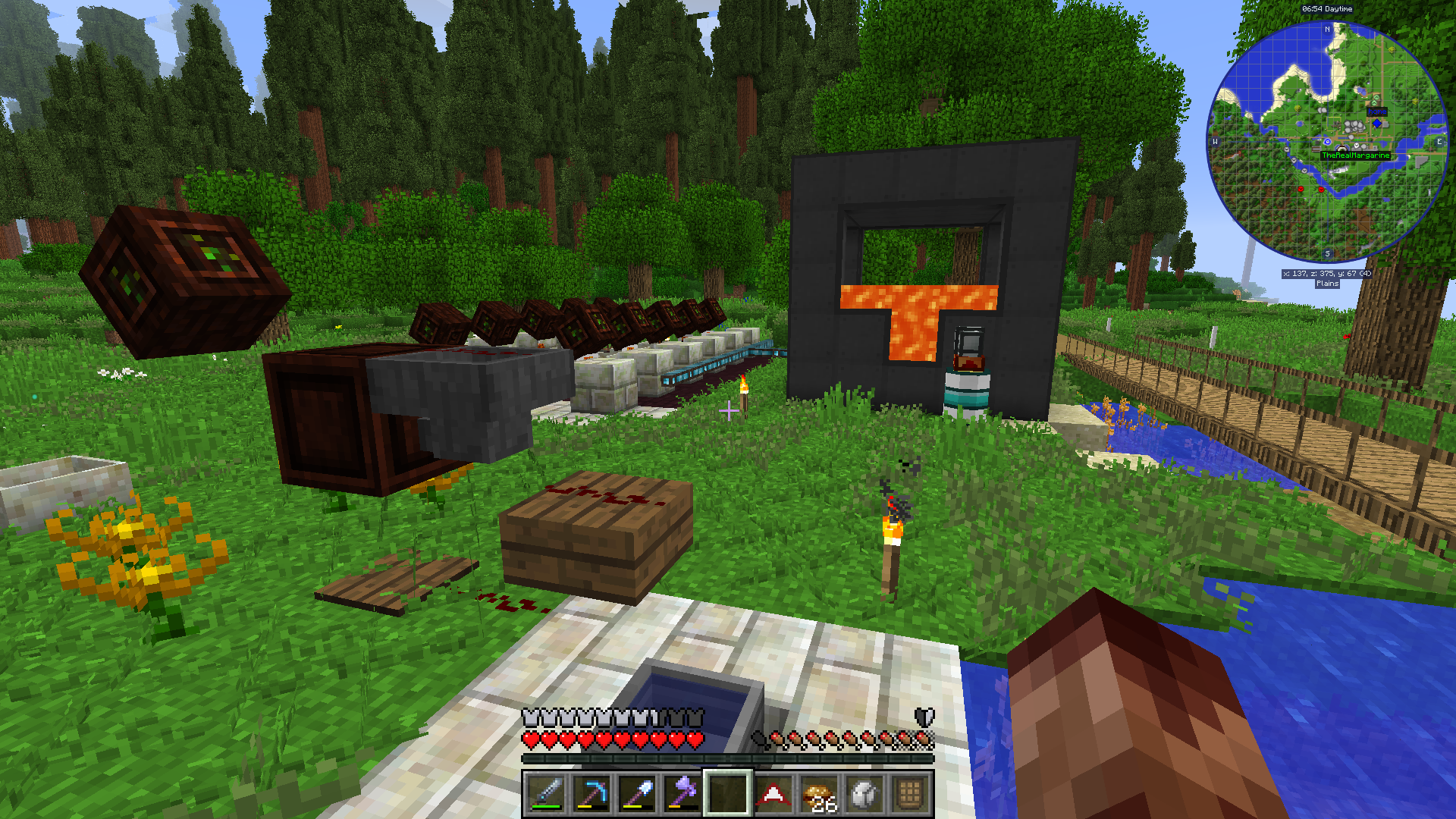Viewport: 1456px width, 819px height.
Task: Select the food stack of 26
Action: click(x=819, y=794)
